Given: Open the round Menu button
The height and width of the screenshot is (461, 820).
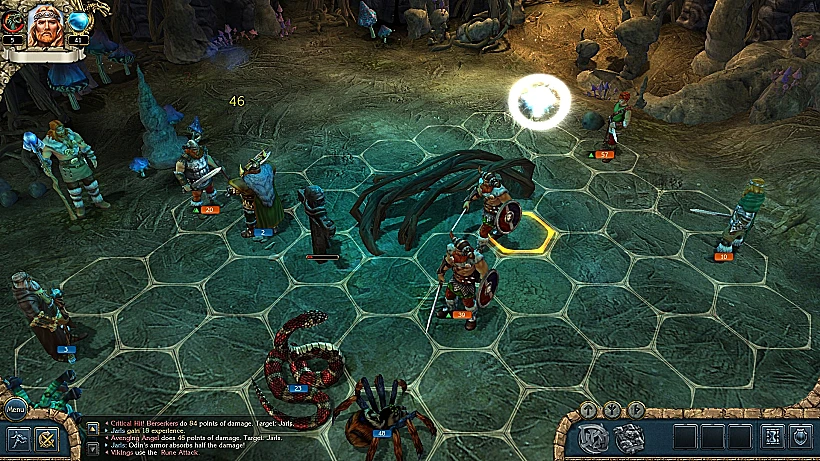Looking at the screenshot, I should [x=15, y=410].
